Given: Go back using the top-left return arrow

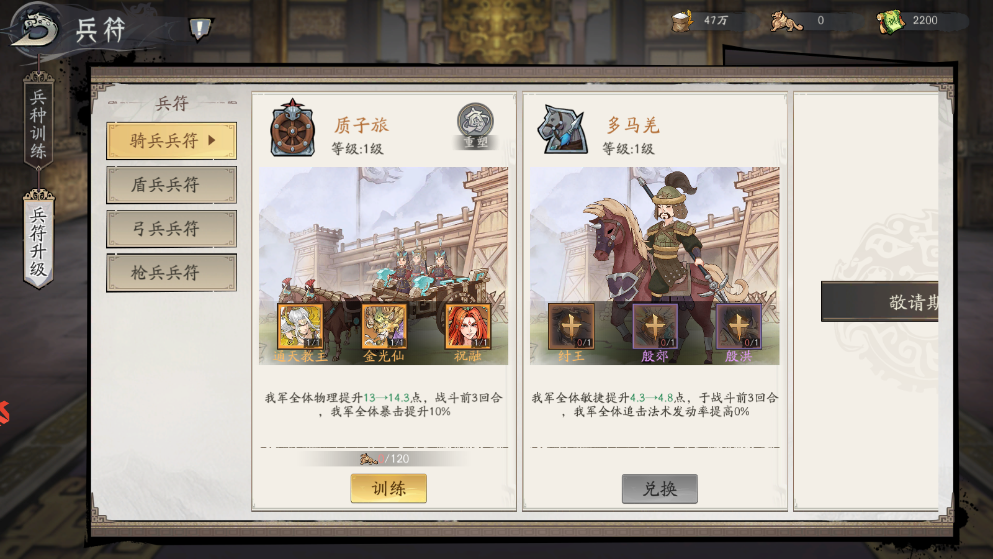Looking at the screenshot, I should [x=33, y=26].
